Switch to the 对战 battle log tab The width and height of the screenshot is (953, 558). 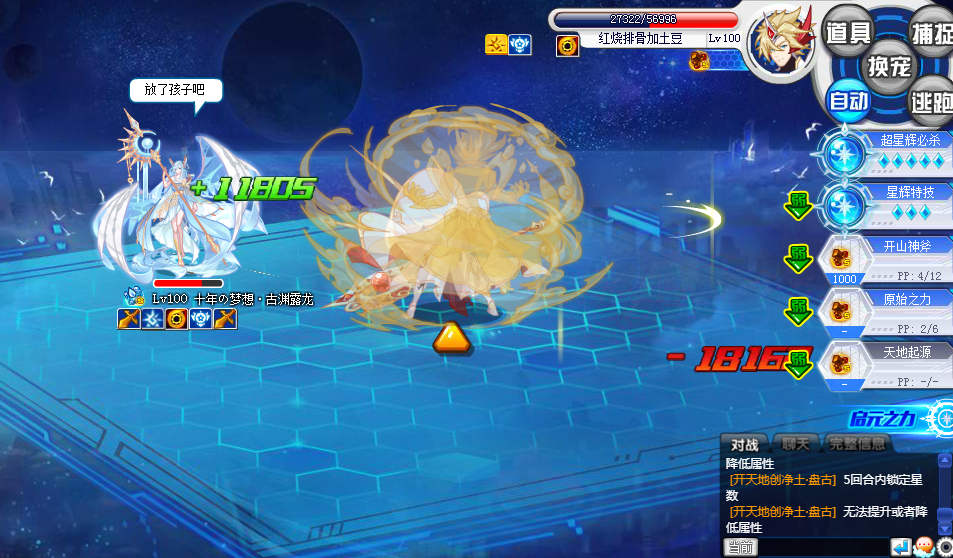744,444
